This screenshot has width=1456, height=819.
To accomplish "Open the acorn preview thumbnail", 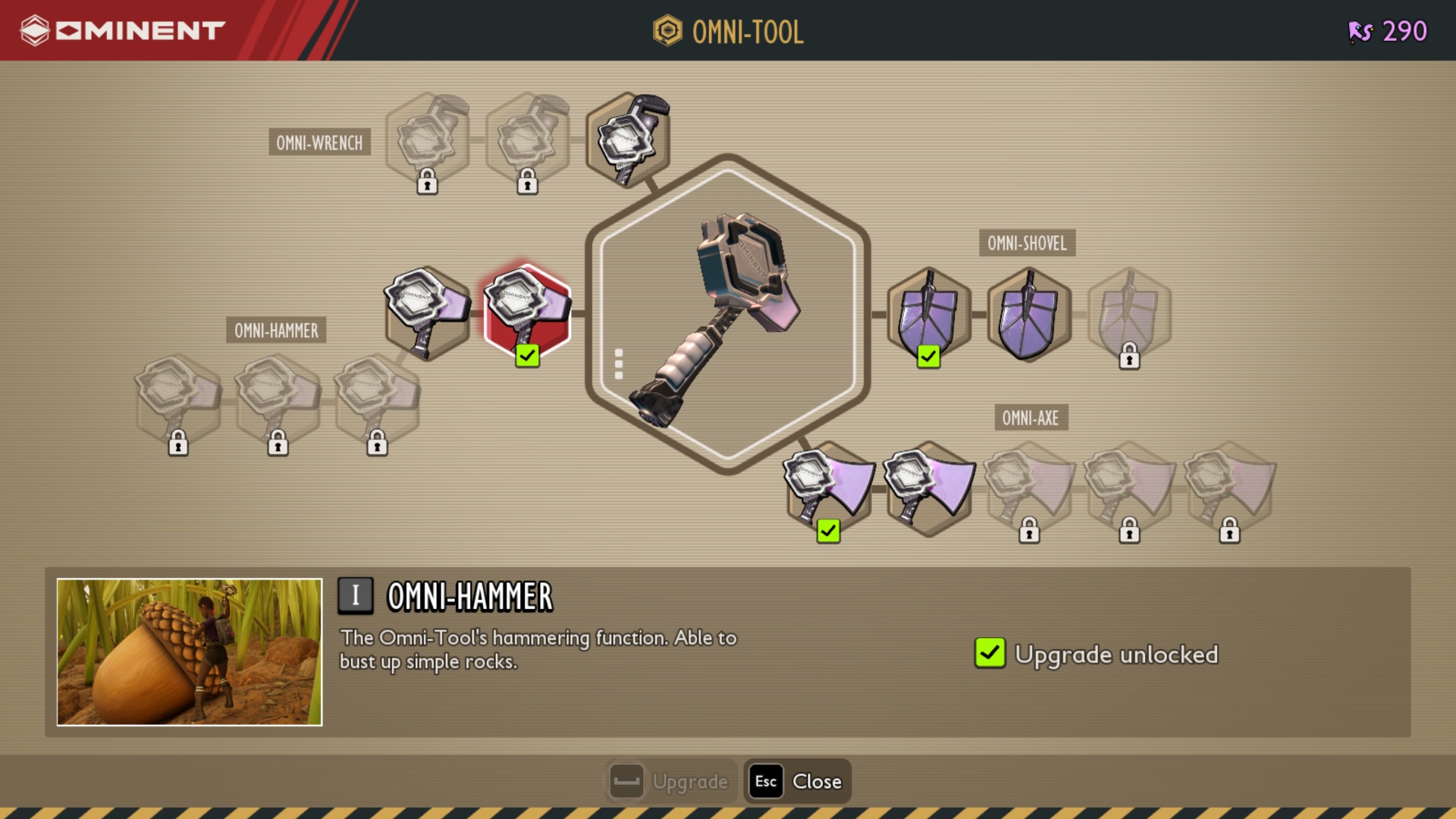I will coord(190,652).
